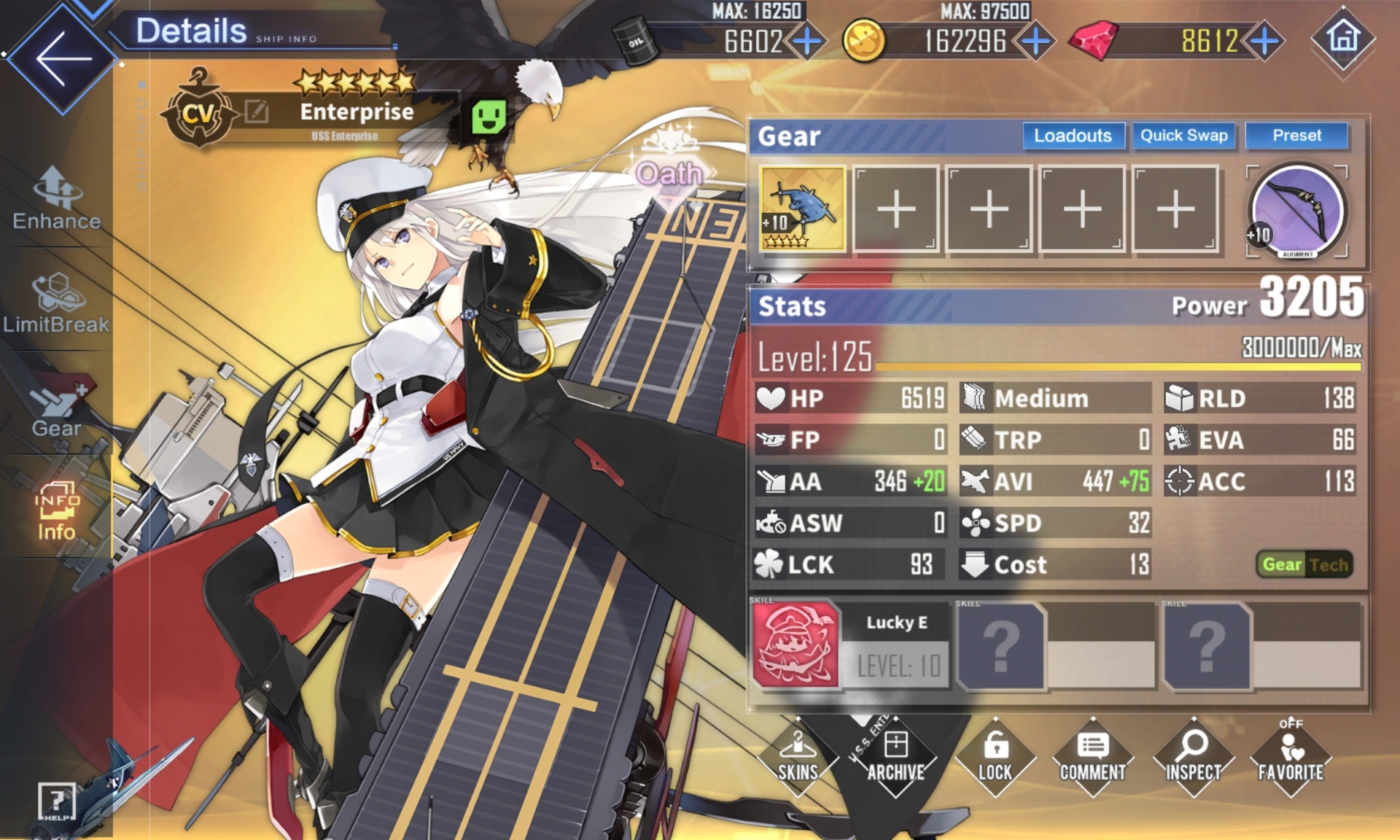The width and height of the screenshot is (1400, 840).
Task: Open the bow augment slot
Action: (1296, 211)
